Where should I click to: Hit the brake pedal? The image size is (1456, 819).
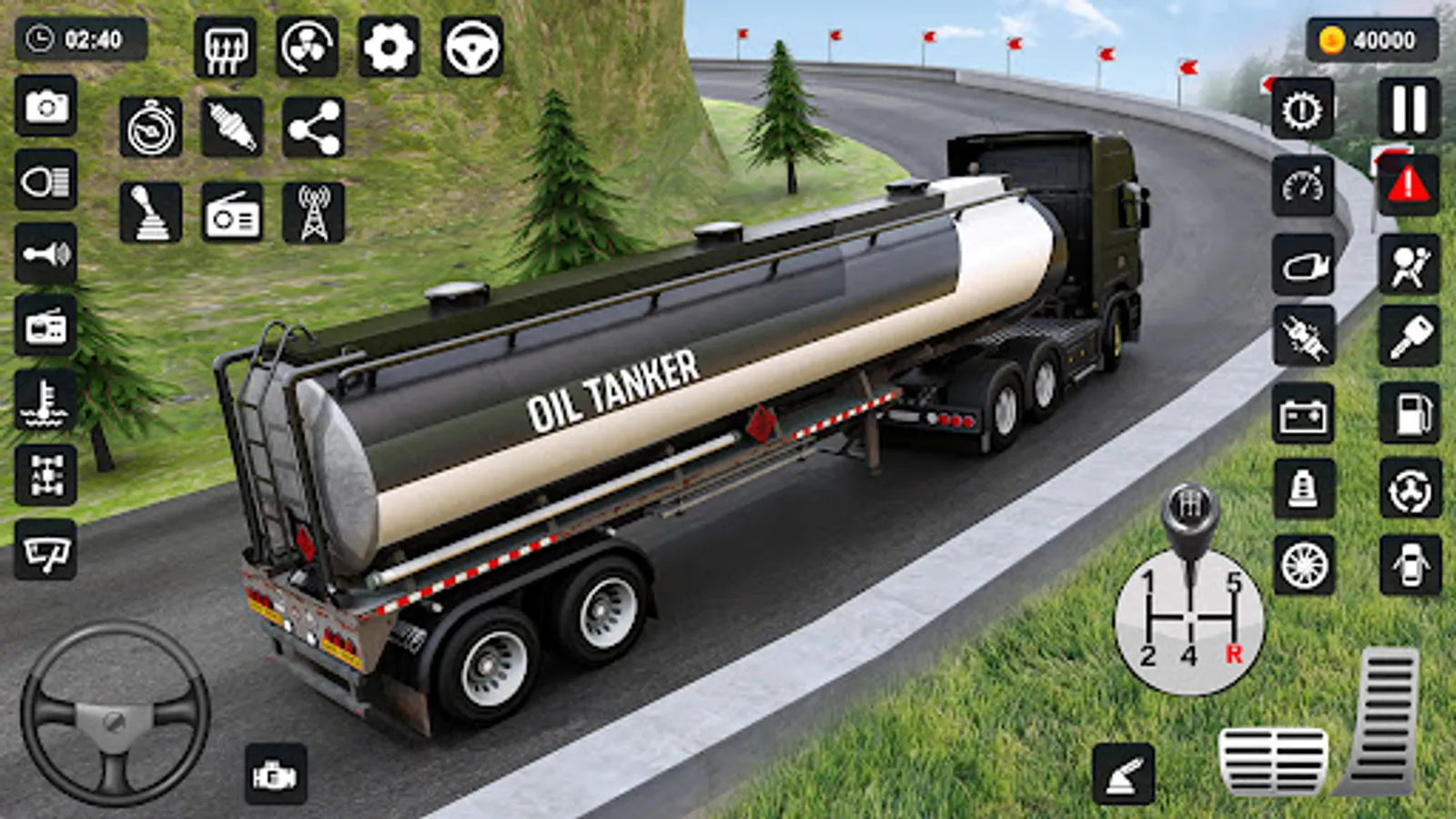coord(1272,760)
